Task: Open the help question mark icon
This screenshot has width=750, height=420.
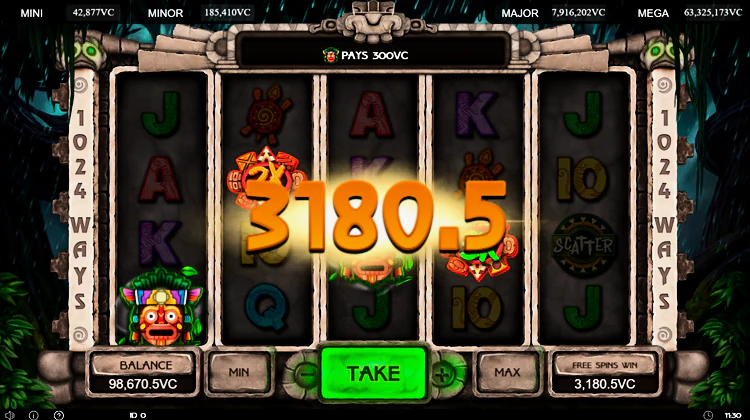Action: point(59,414)
